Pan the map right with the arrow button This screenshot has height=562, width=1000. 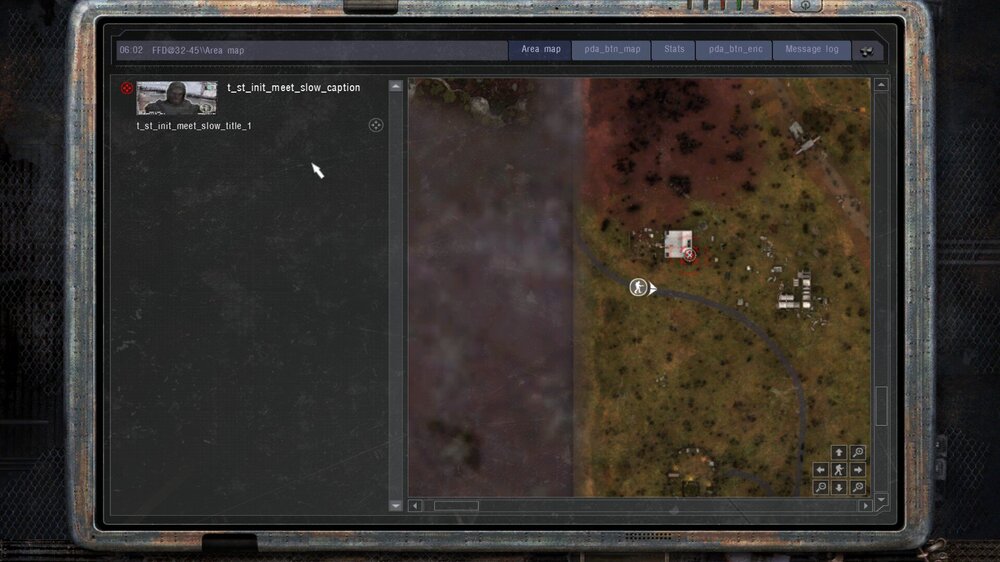(857, 470)
